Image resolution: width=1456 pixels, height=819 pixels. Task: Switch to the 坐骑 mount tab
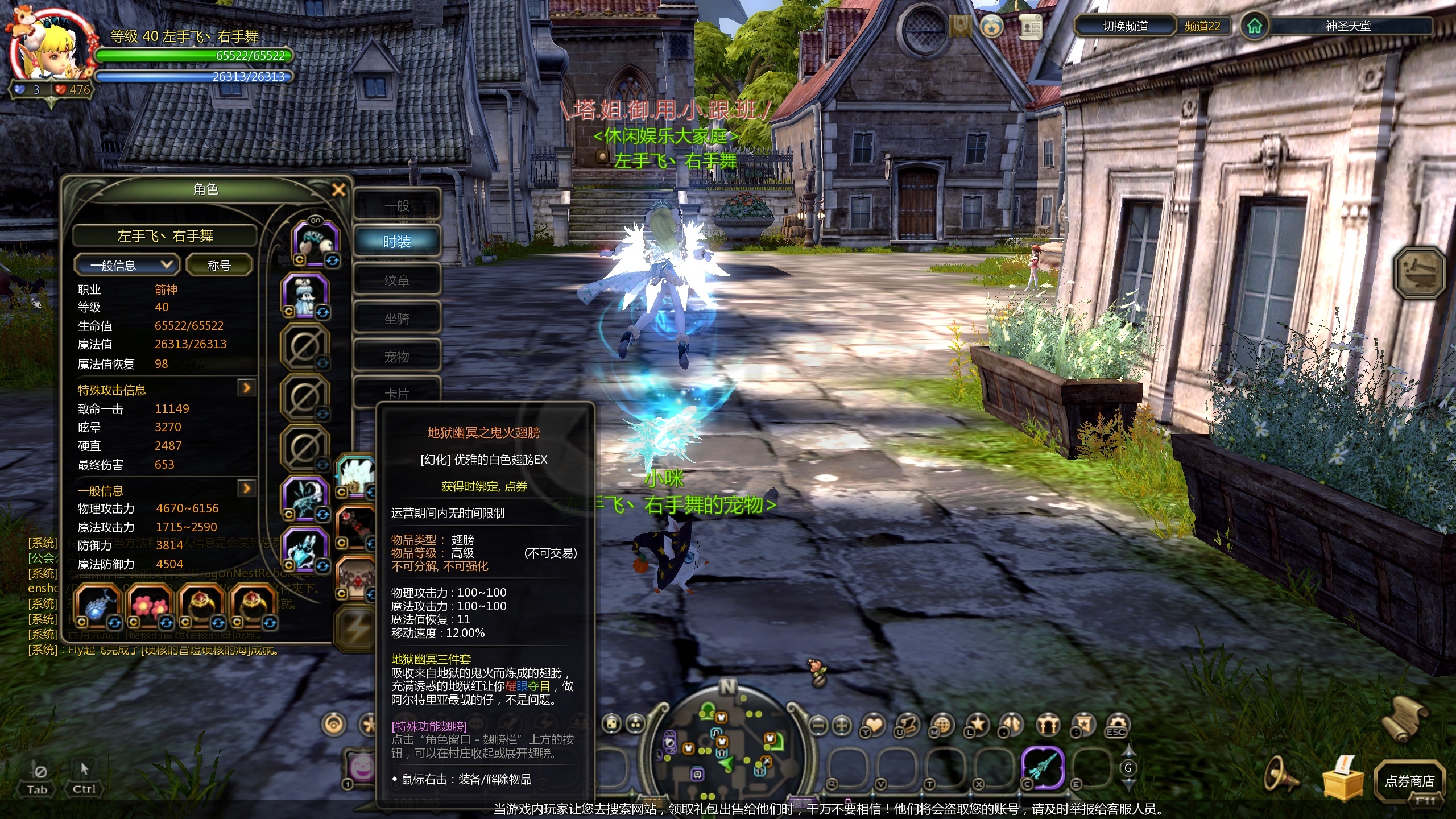pos(397,319)
